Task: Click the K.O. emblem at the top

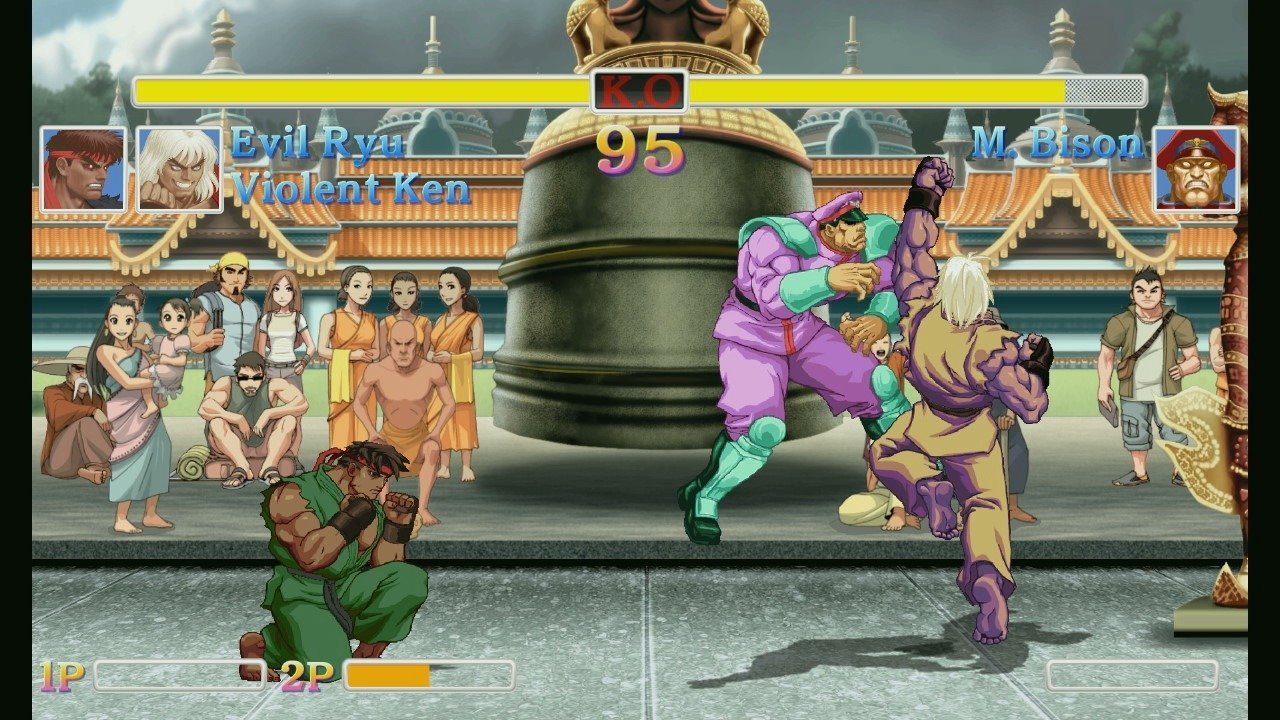Action: 640,90
